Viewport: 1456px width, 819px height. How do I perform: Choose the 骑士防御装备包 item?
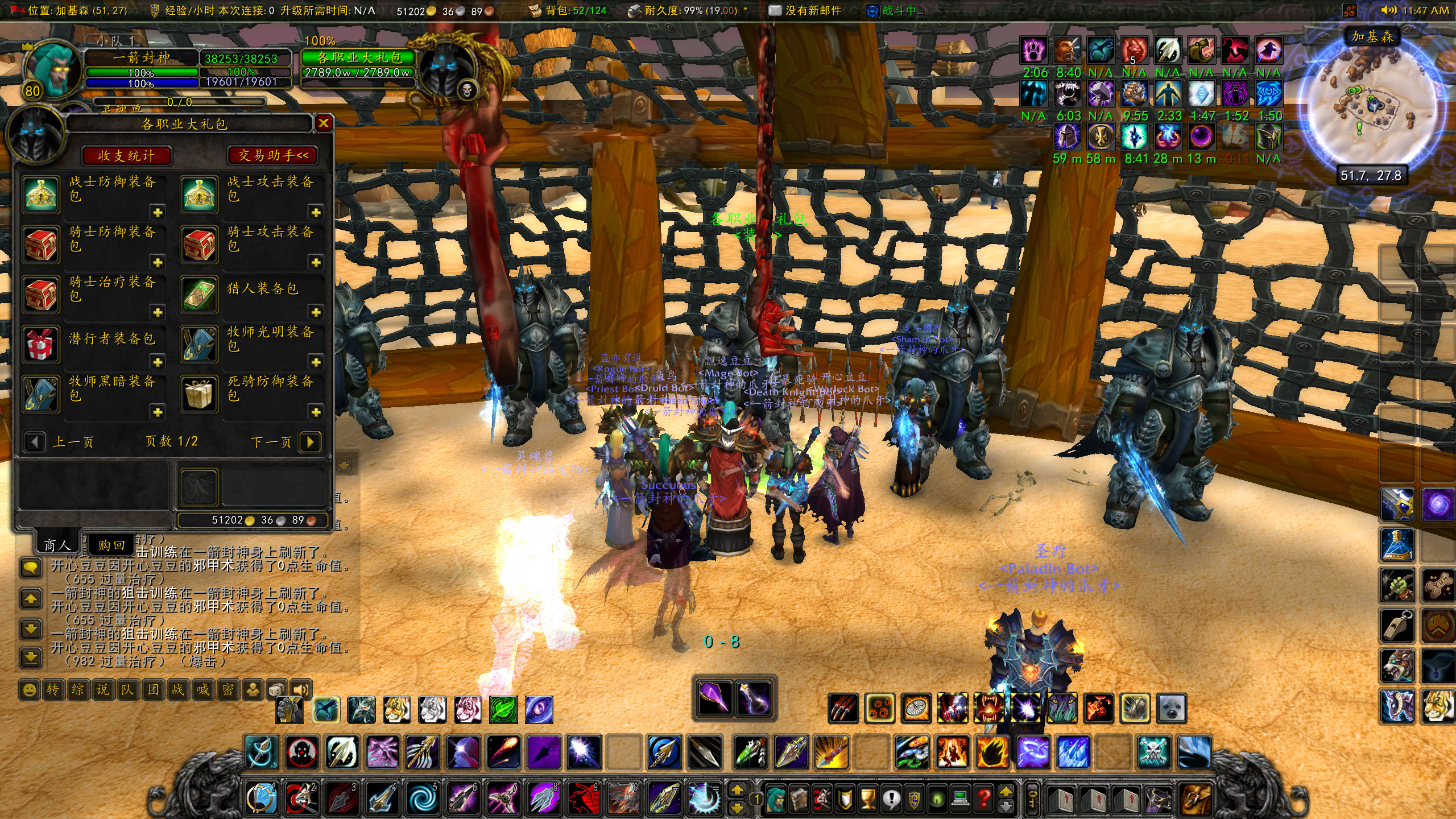[x=41, y=245]
